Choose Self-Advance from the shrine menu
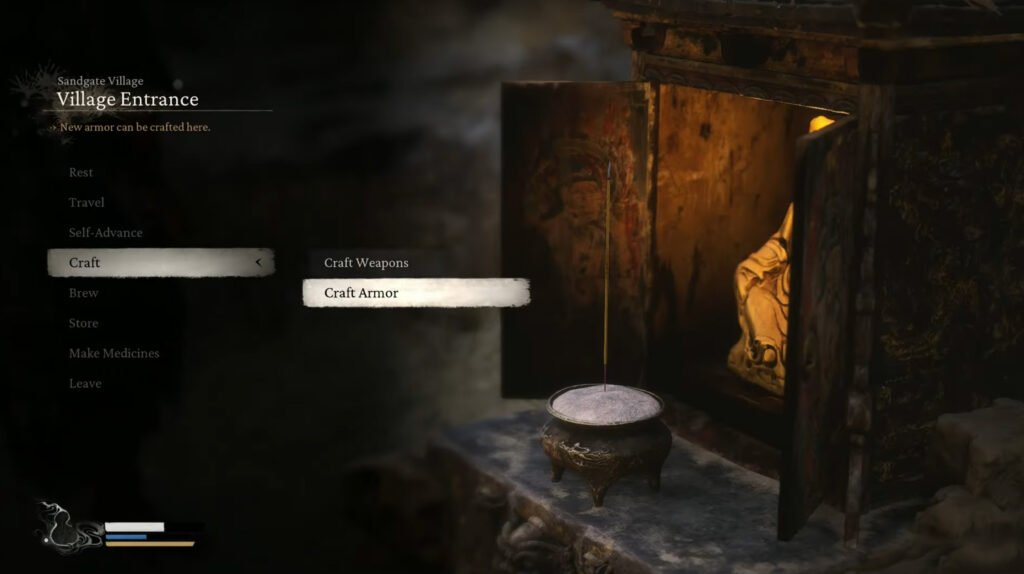The image size is (1024, 574). click(105, 232)
